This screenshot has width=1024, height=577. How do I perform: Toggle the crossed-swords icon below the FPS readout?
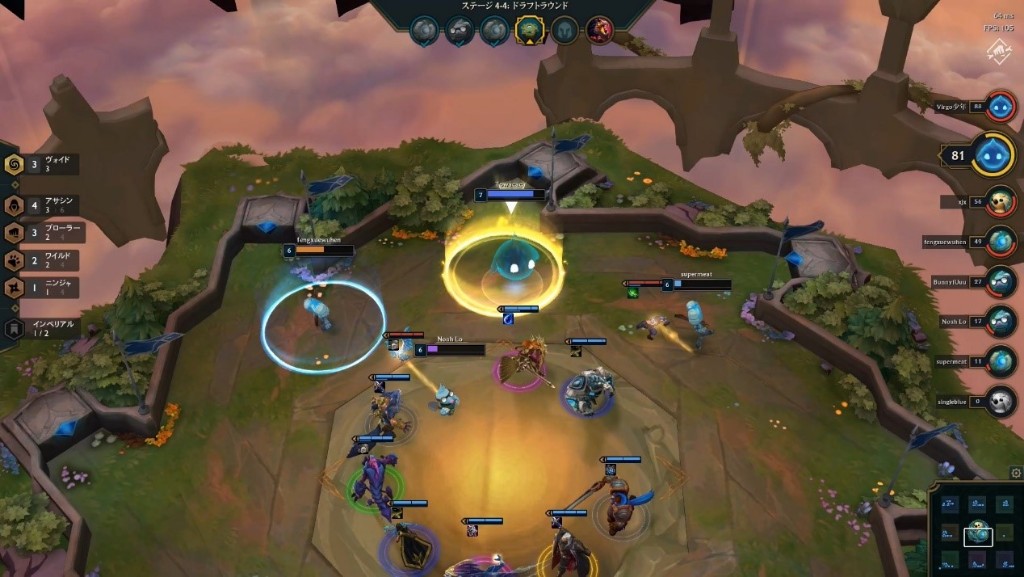pos(998,52)
